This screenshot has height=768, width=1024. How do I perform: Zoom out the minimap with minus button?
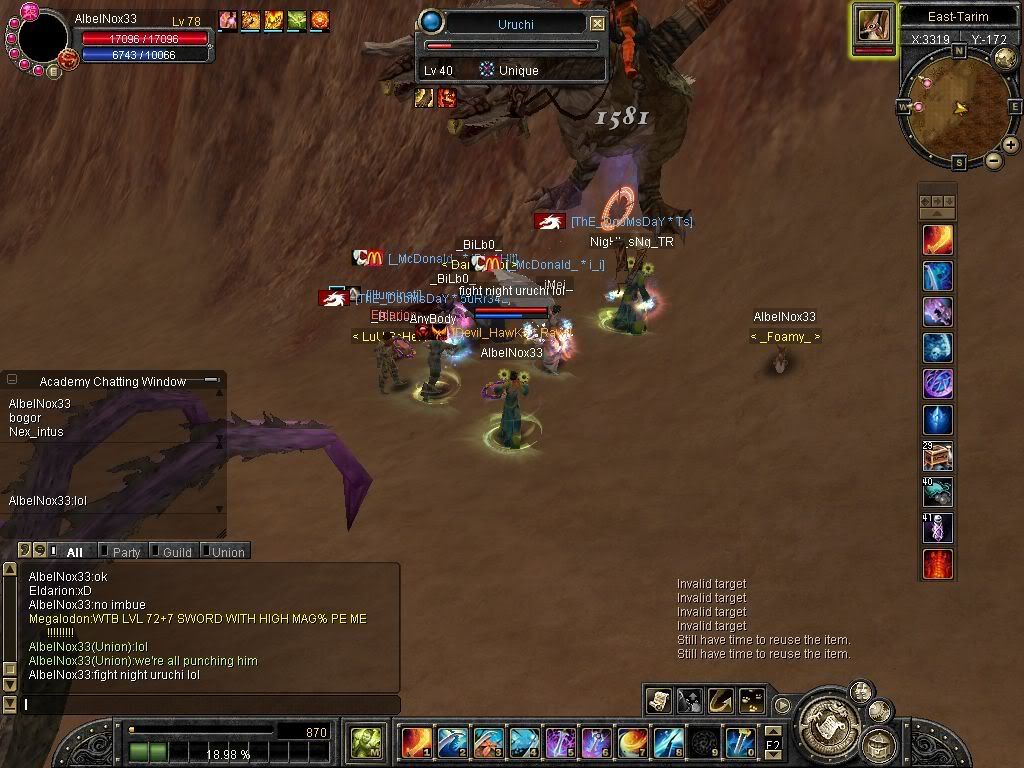[994, 160]
